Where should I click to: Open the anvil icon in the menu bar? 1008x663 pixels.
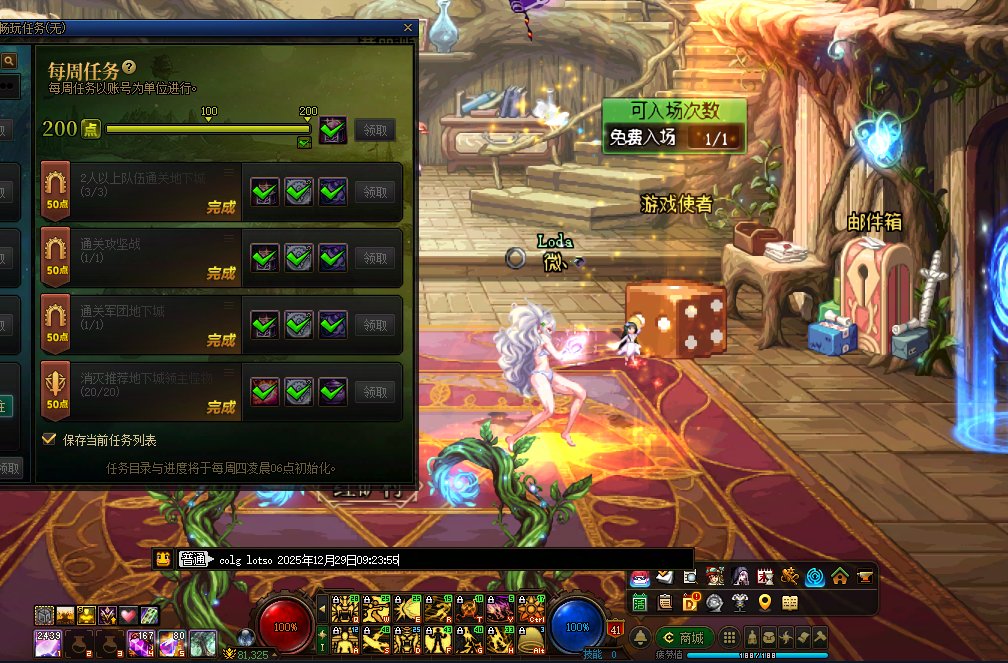tap(864, 577)
